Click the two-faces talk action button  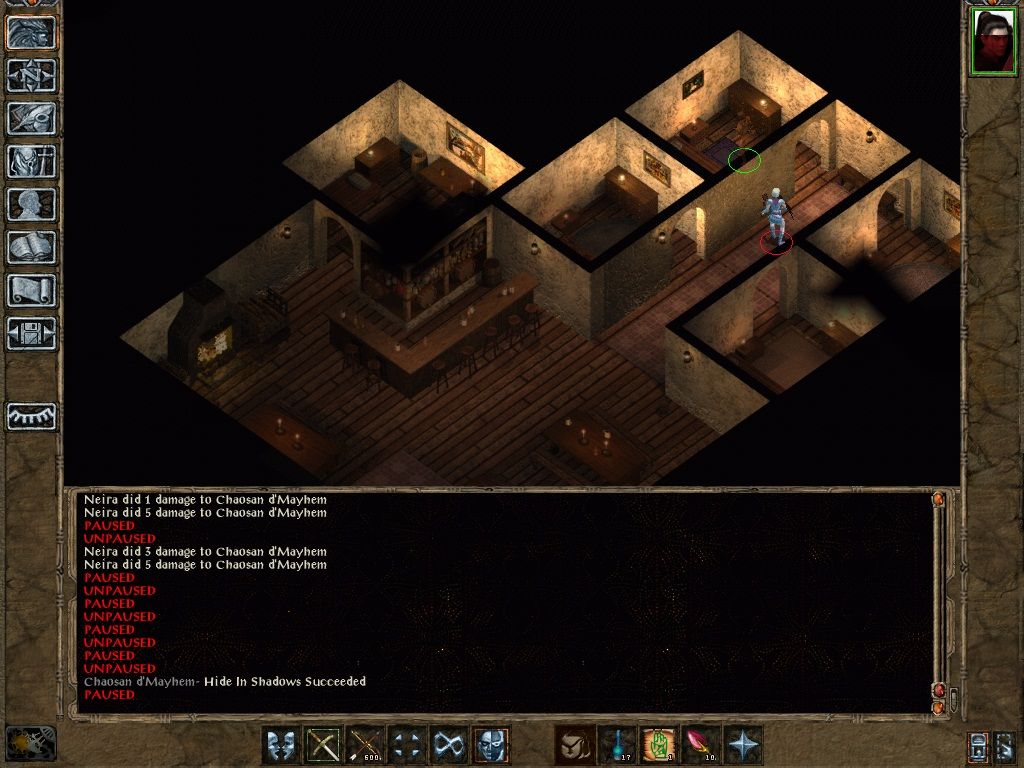point(281,745)
